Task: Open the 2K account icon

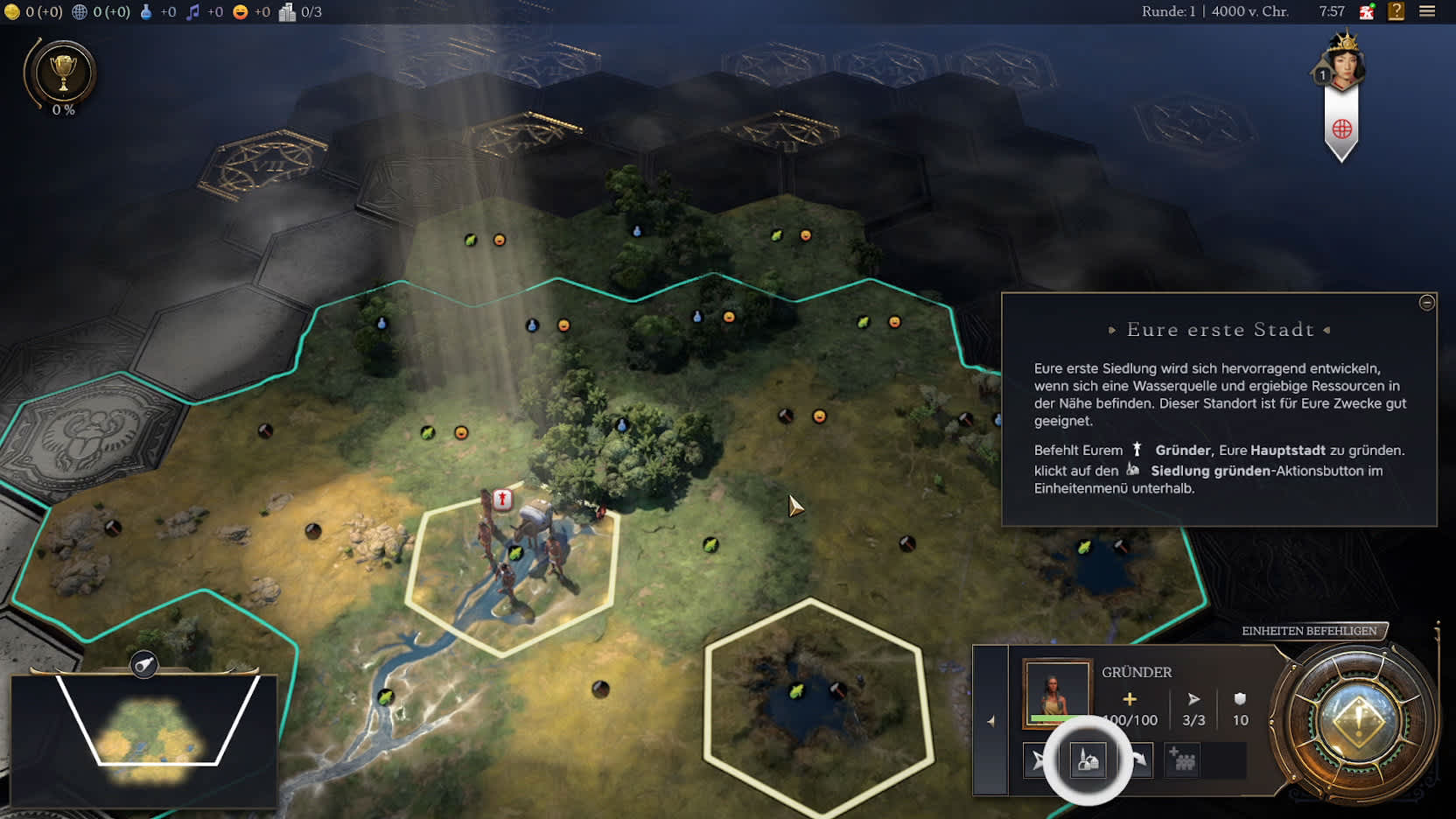Action: [x=1367, y=11]
